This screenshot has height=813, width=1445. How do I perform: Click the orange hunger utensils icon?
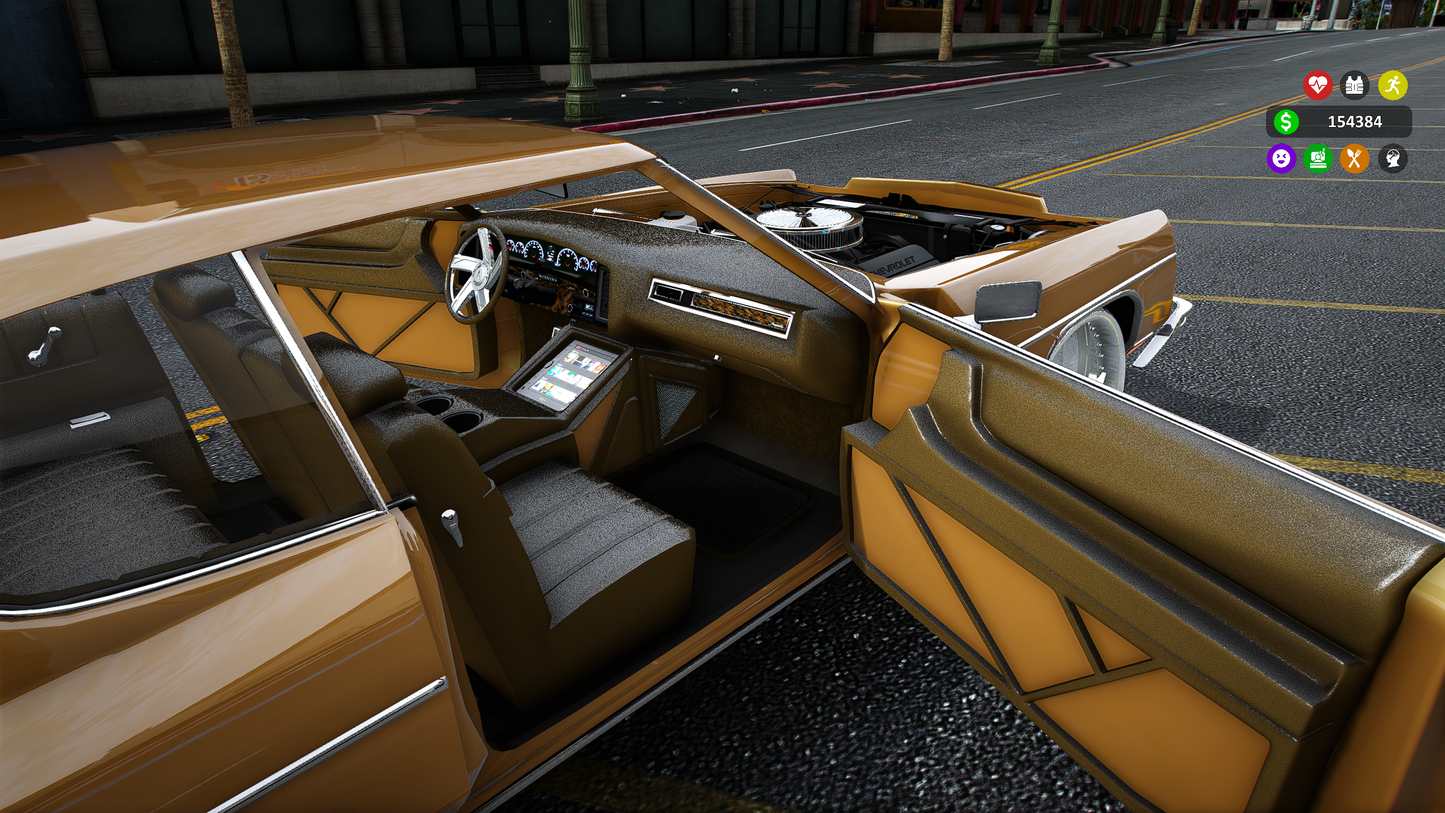1355,159
